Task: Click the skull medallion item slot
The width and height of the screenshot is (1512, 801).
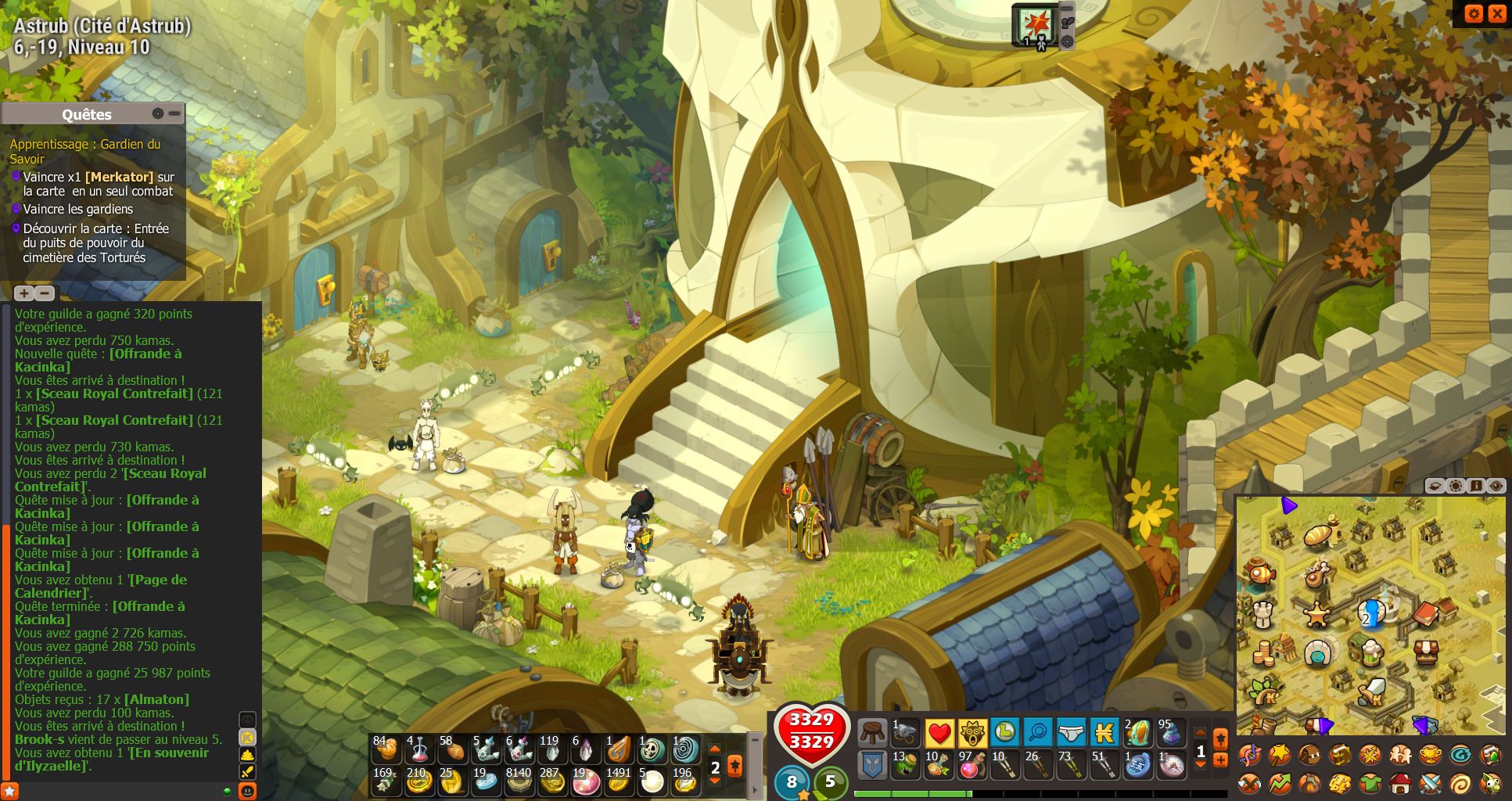Action: 652,749
